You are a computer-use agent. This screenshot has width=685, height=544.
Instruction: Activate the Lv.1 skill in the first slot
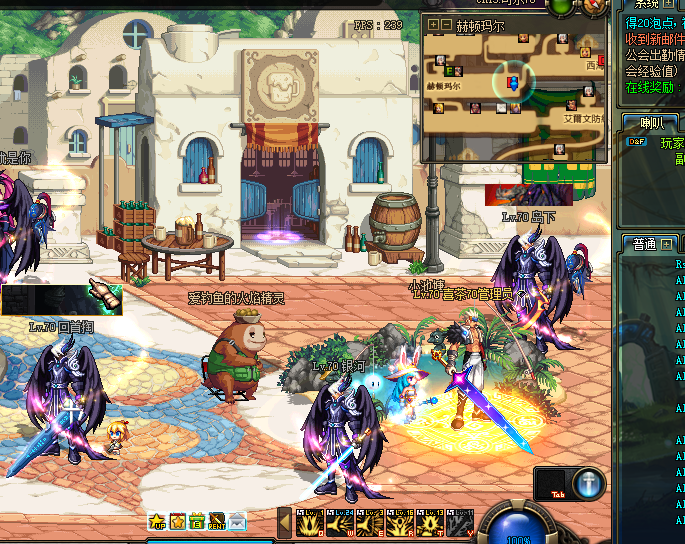pyautogui.click(x=309, y=523)
